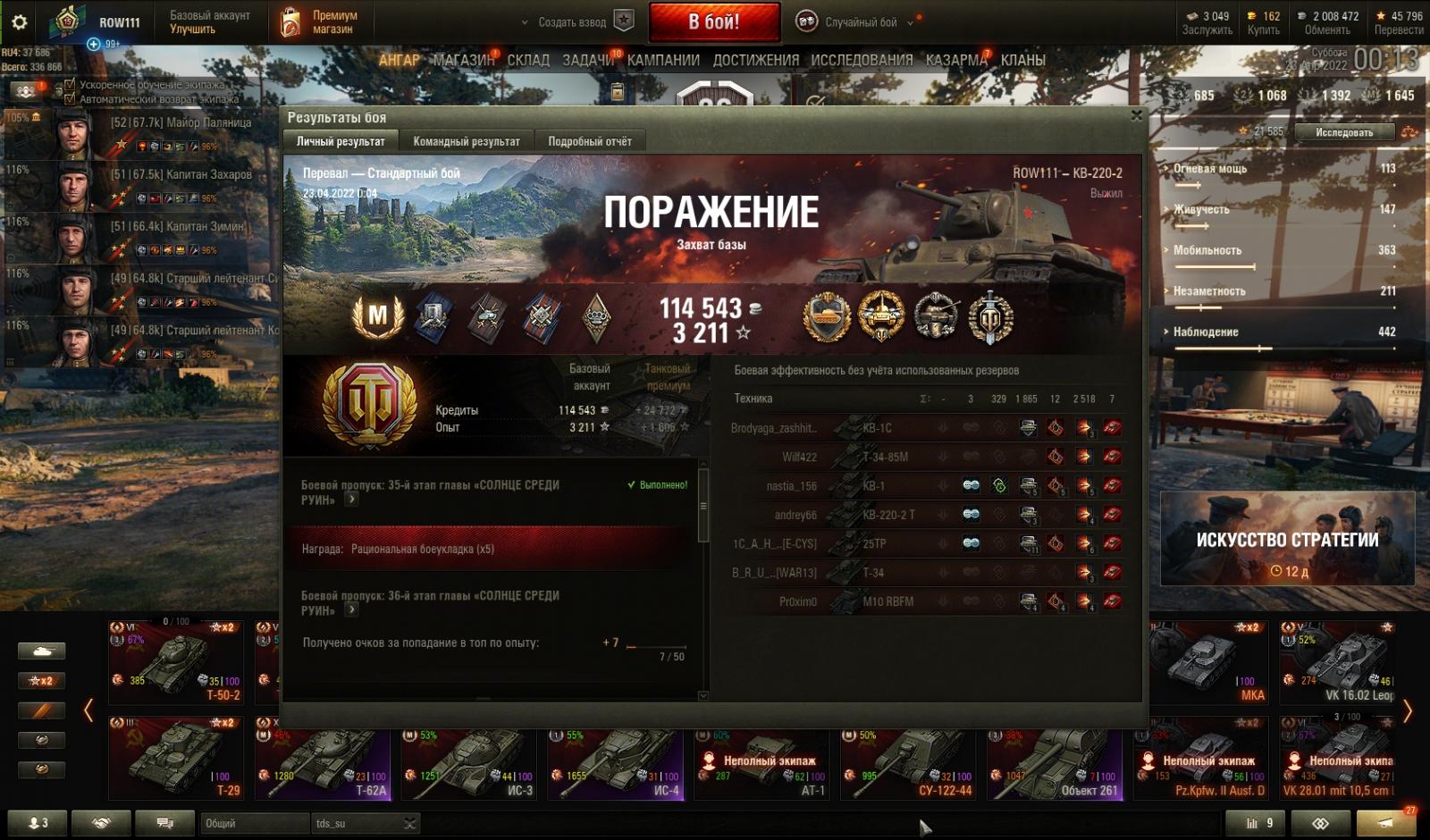Choose the Объект 261 tank tile
Image resolution: width=1430 pixels, height=840 pixels.
(1056, 764)
